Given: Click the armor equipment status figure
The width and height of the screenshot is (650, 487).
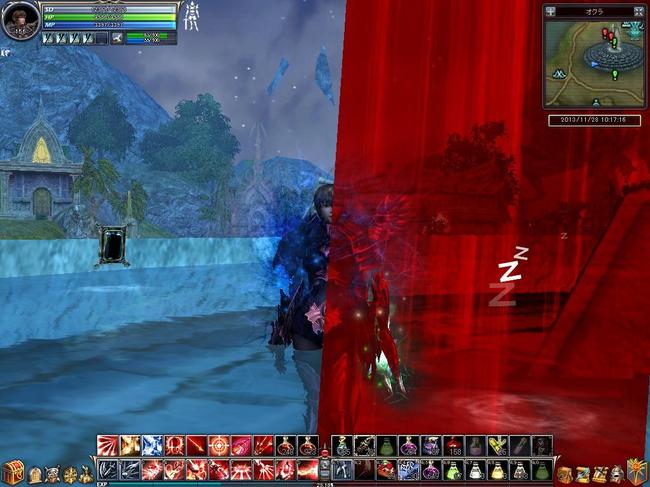Looking at the screenshot, I should click(x=192, y=18).
